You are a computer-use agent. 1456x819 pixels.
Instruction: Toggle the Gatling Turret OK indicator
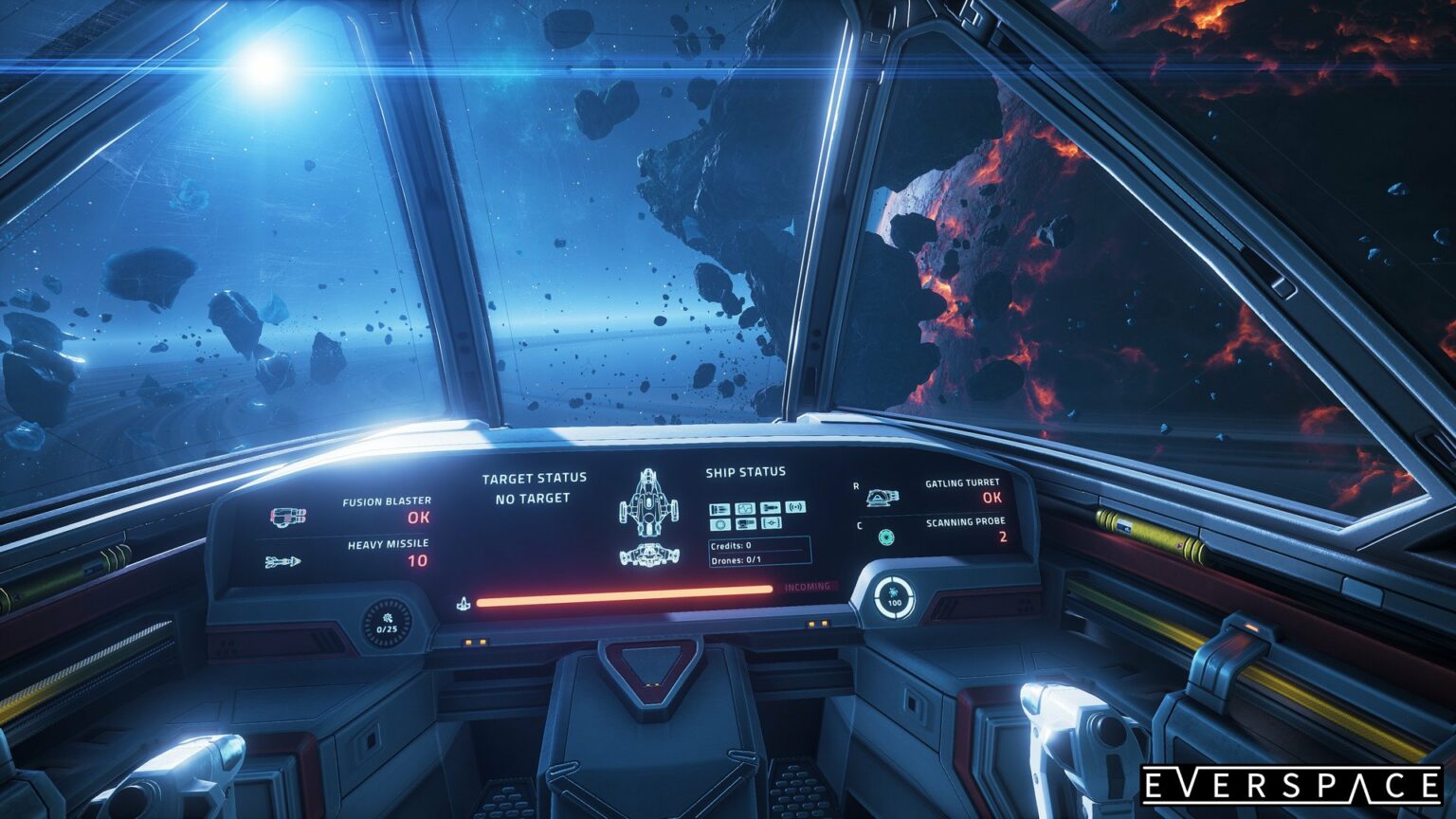[x=992, y=497]
